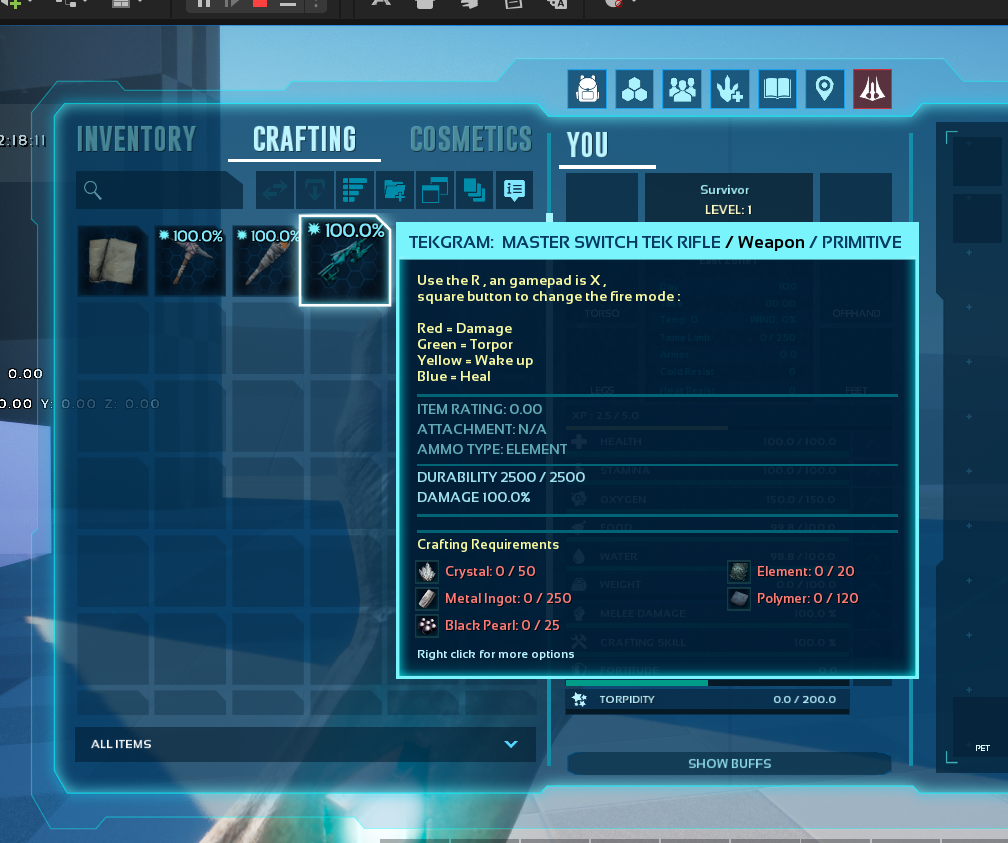Click the new folder button
The width and height of the screenshot is (1008, 843).
[394, 189]
